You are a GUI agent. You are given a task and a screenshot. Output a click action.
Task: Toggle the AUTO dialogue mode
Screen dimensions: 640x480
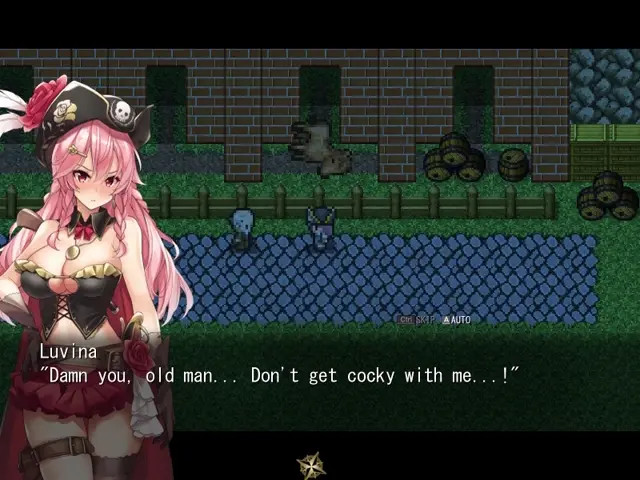[457, 320]
